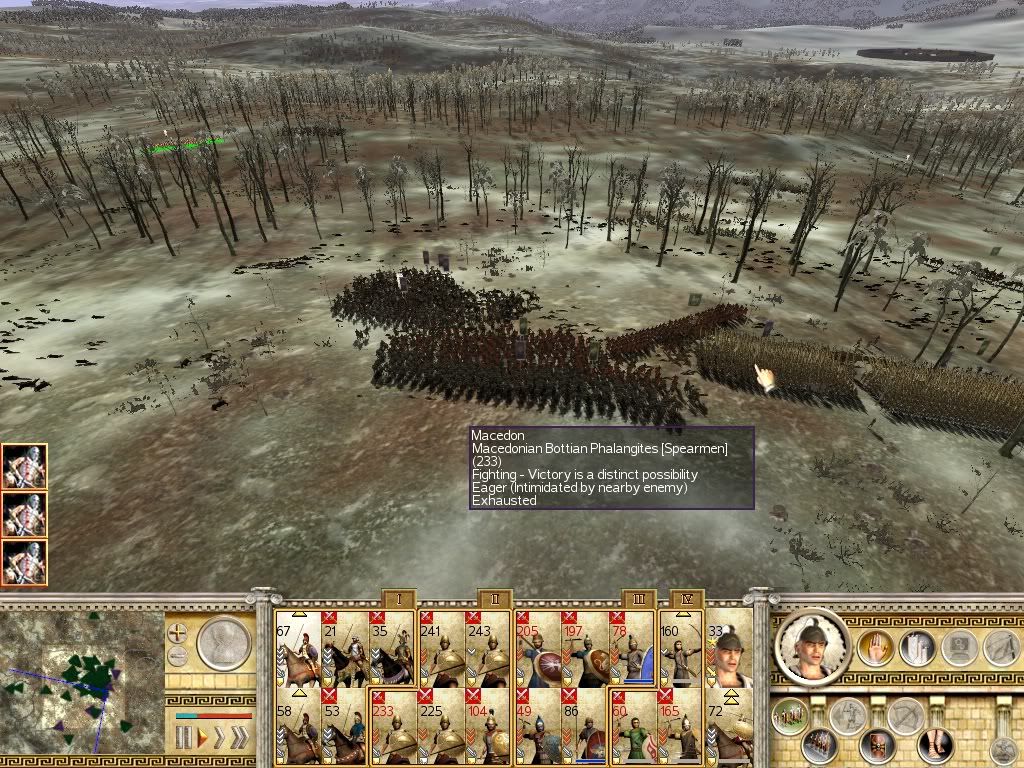This screenshot has height=768, width=1024.
Task: Pause the battle
Action: (x=182, y=738)
